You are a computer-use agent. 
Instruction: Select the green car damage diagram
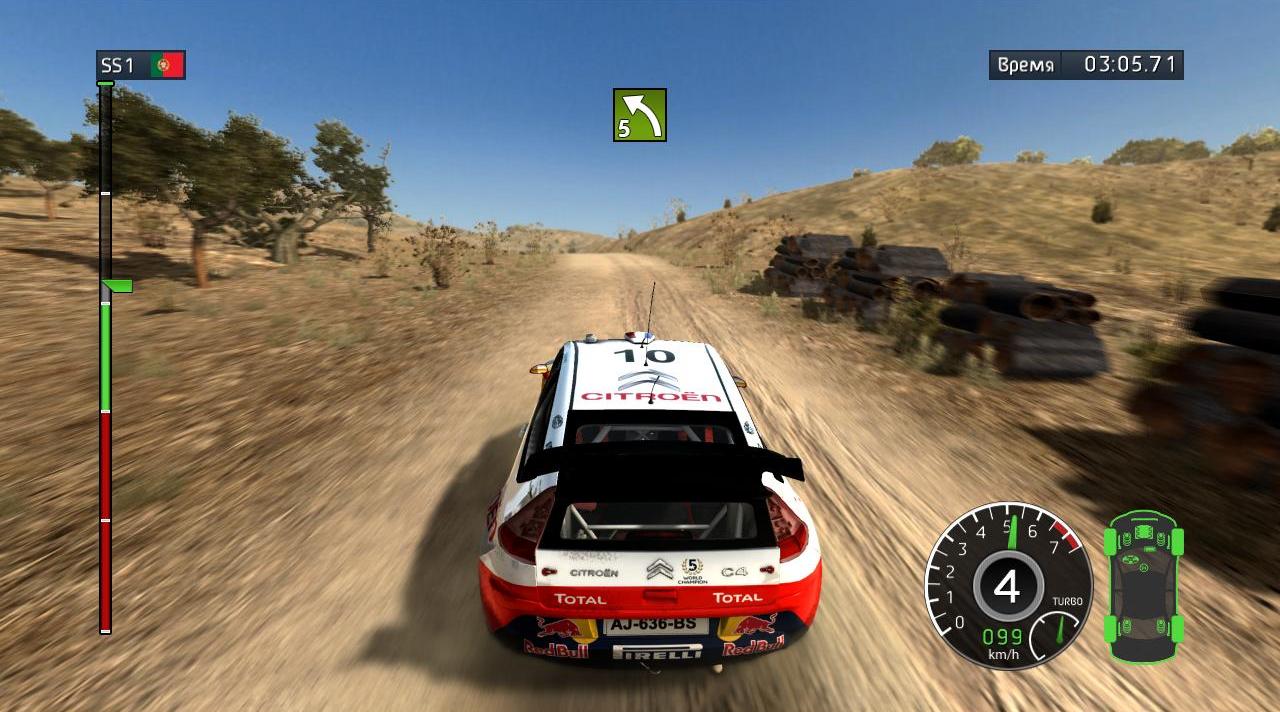pyautogui.click(x=1144, y=585)
